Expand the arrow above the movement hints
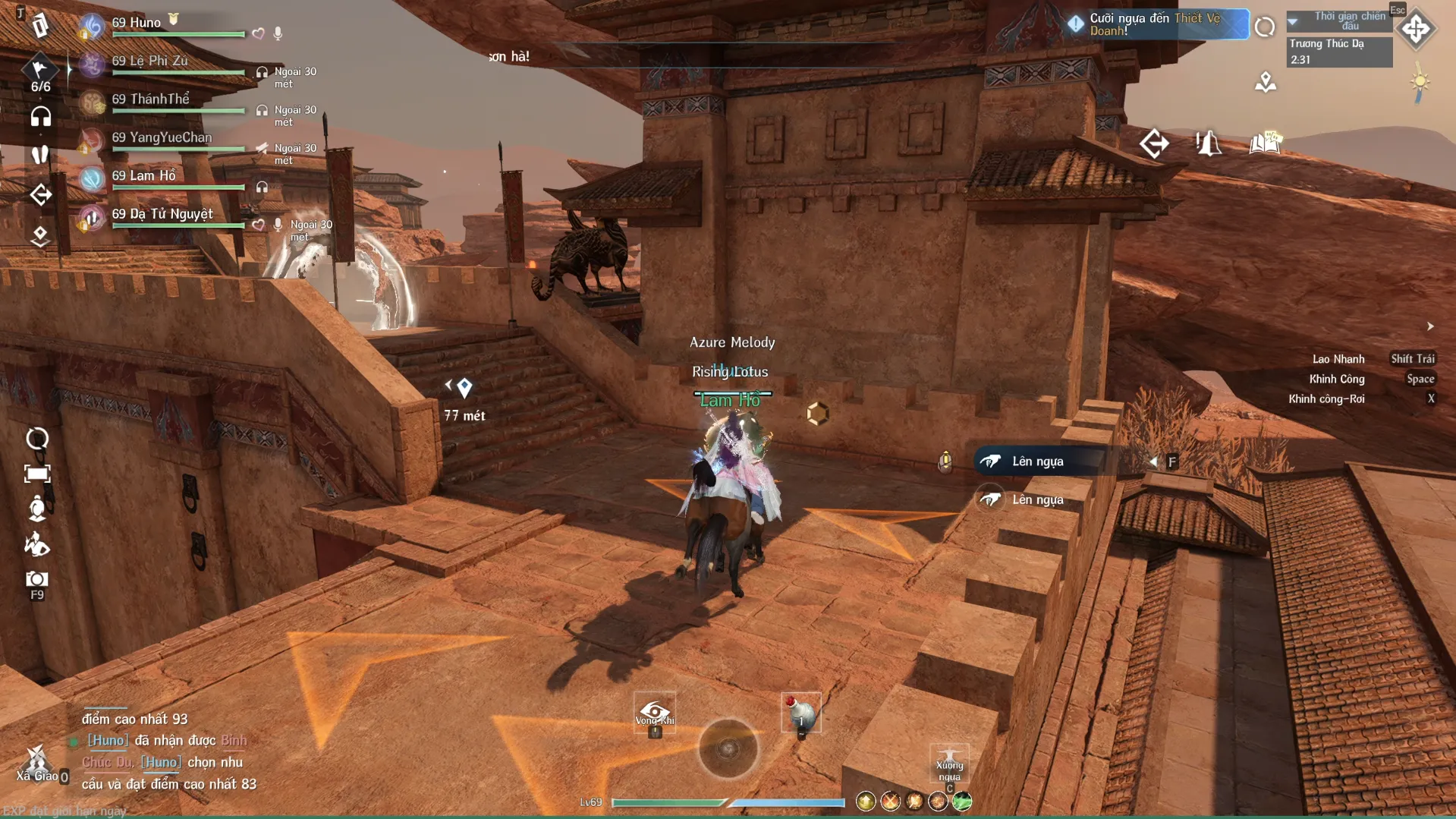Image resolution: width=1456 pixels, height=819 pixels. pos(1430,326)
